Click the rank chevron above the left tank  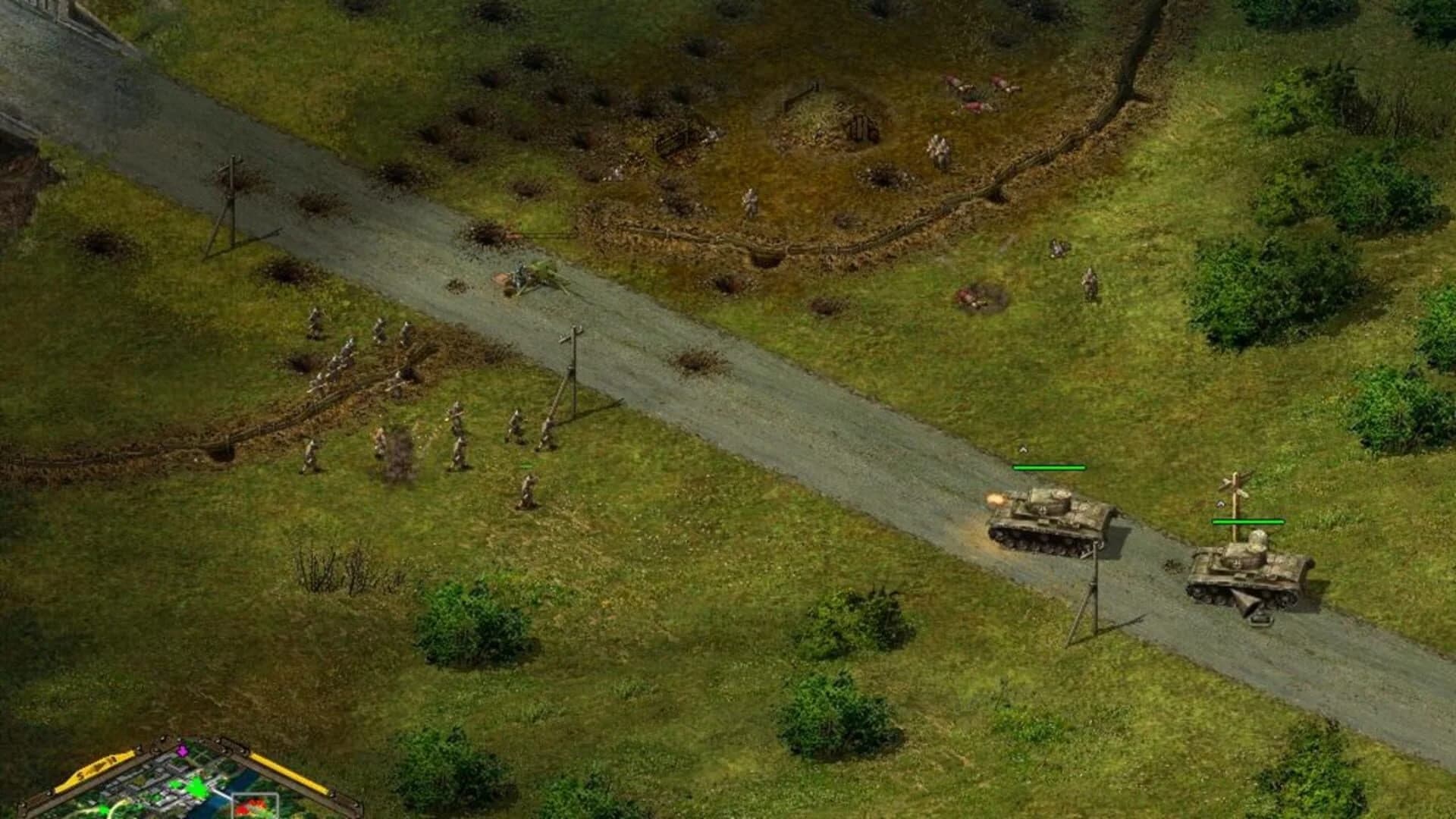[x=1023, y=449]
